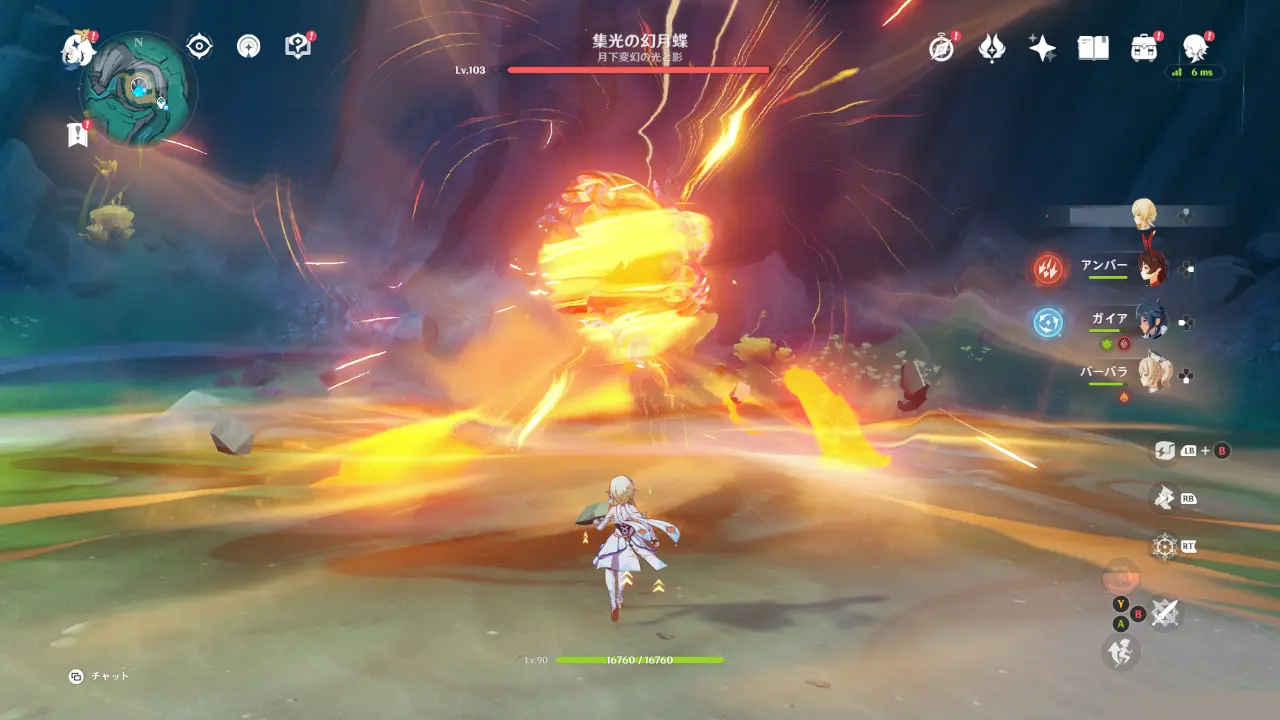This screenshot has height=720, width=1280.
Task: Open the four-point star events icon
Action: coord(1042,47)
